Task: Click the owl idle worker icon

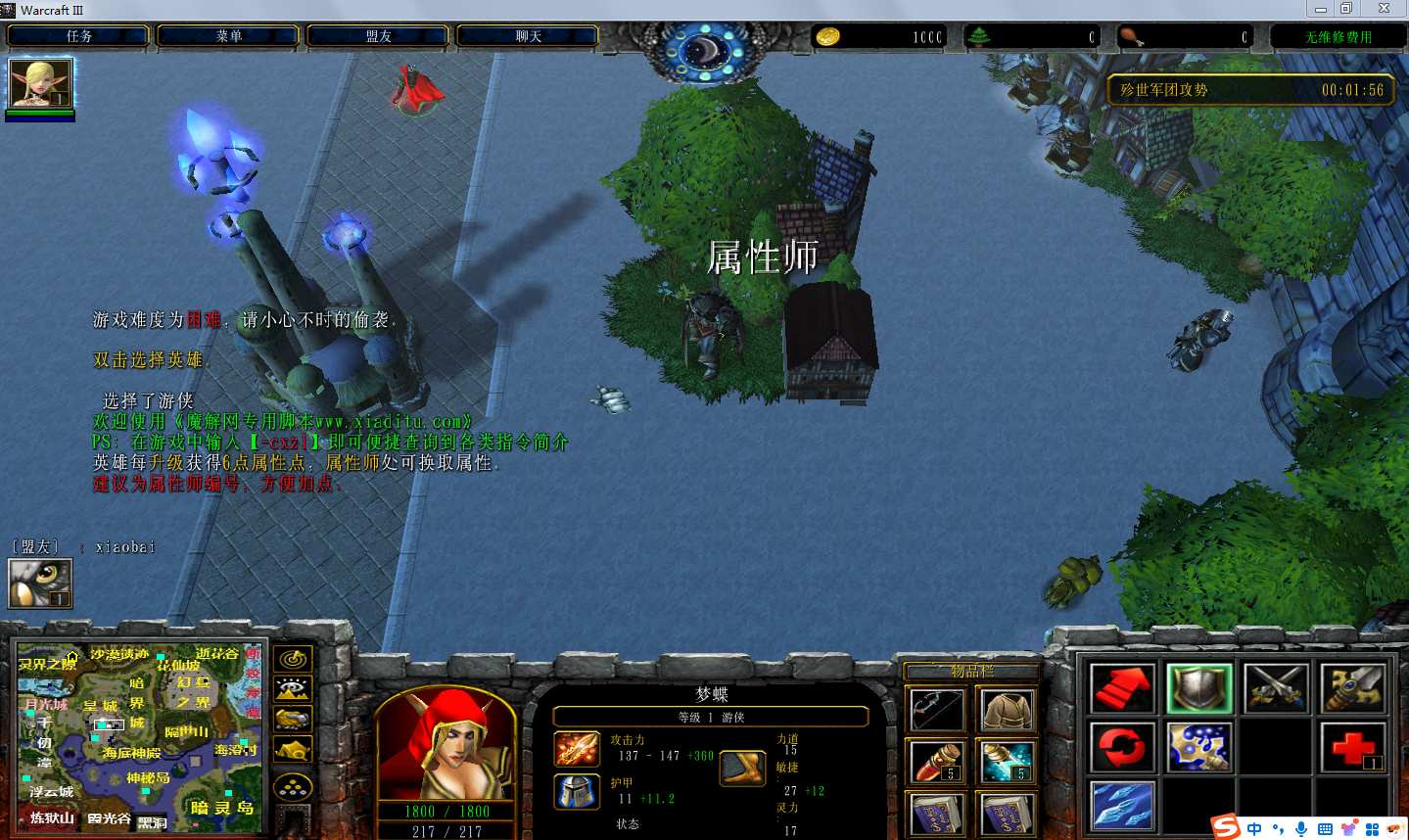Action: pos(40,583)
